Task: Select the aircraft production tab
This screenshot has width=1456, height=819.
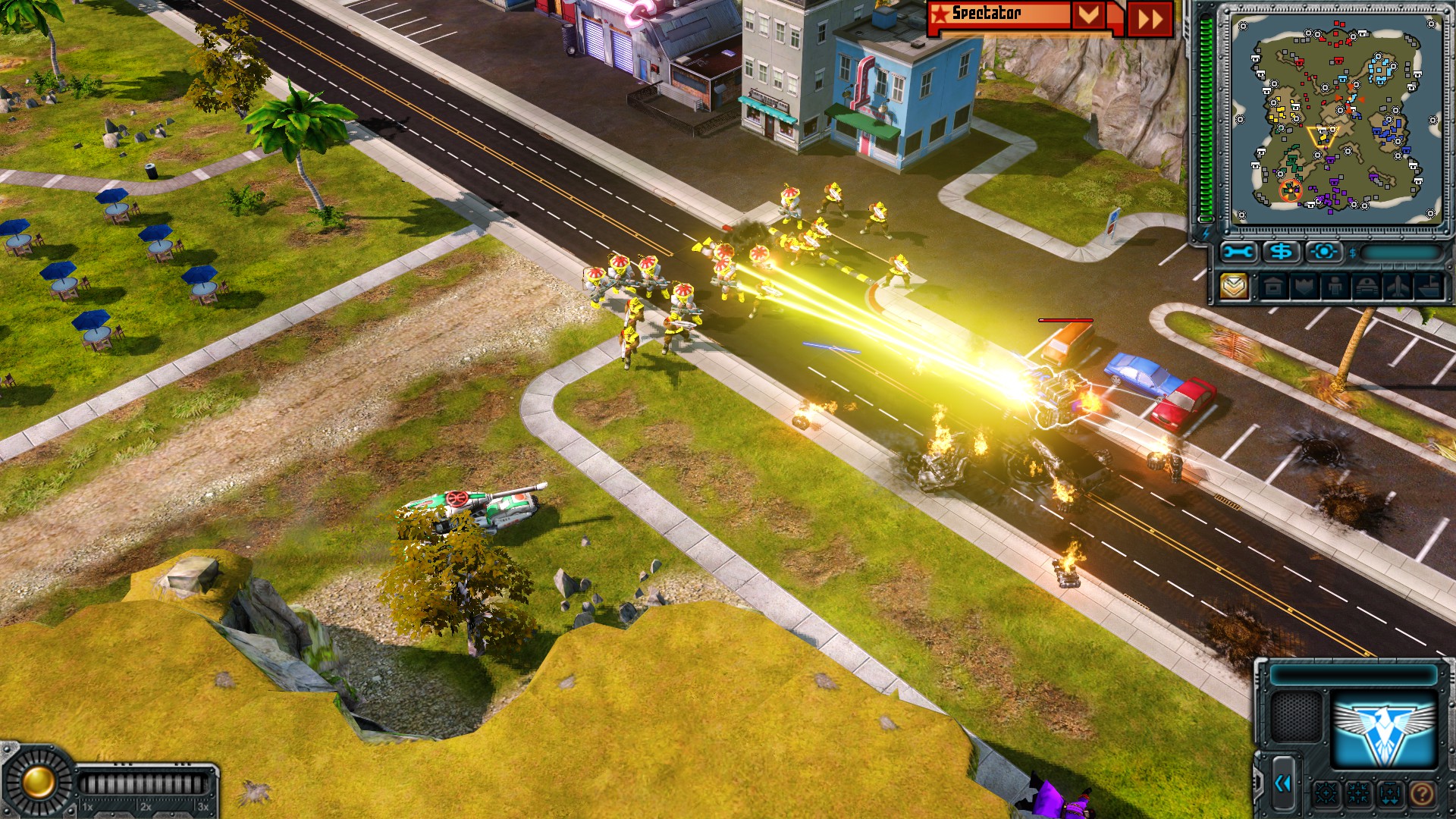Action: point(1398,287)
